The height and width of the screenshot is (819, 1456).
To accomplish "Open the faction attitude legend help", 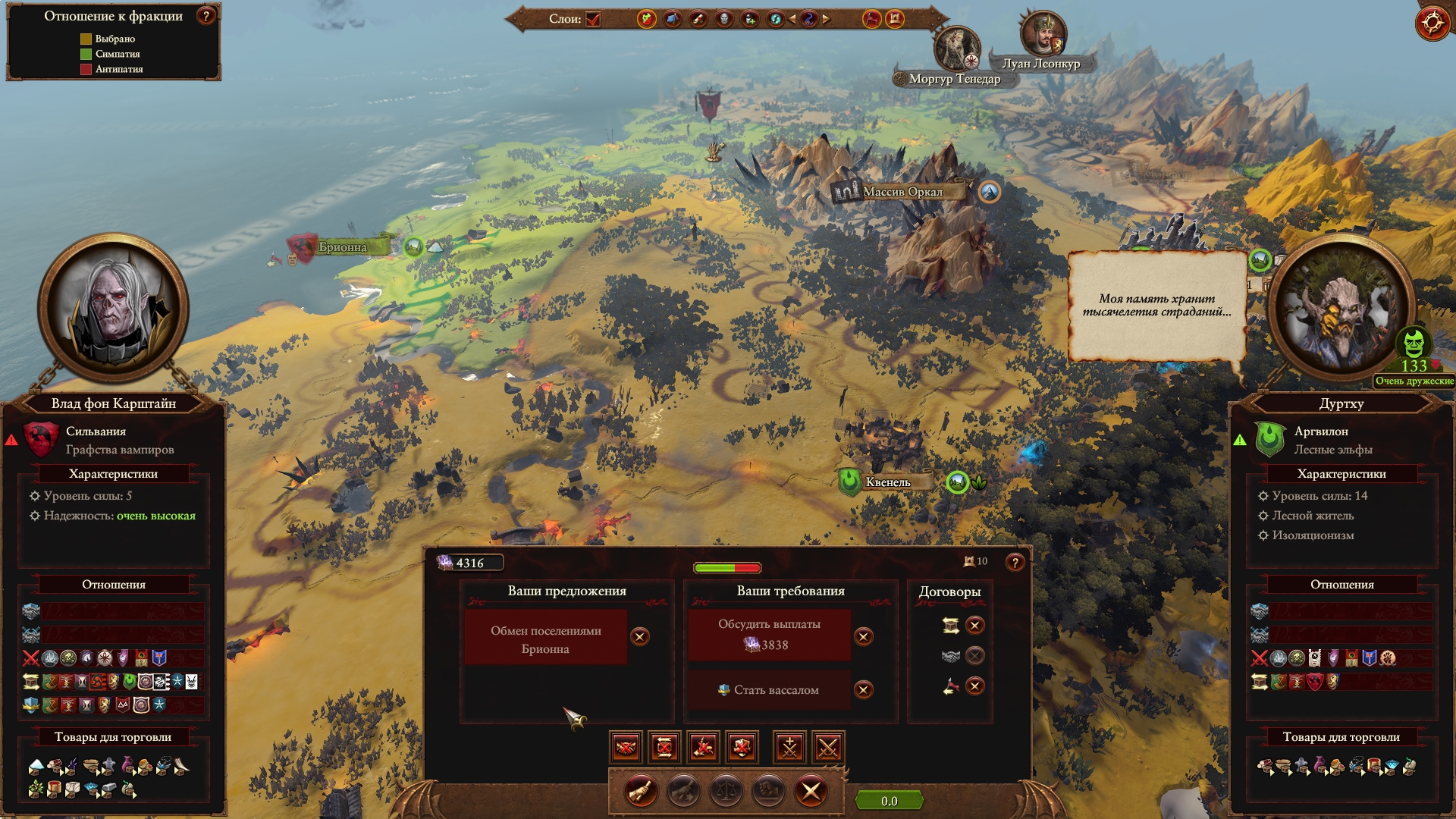I will point(206,16).
